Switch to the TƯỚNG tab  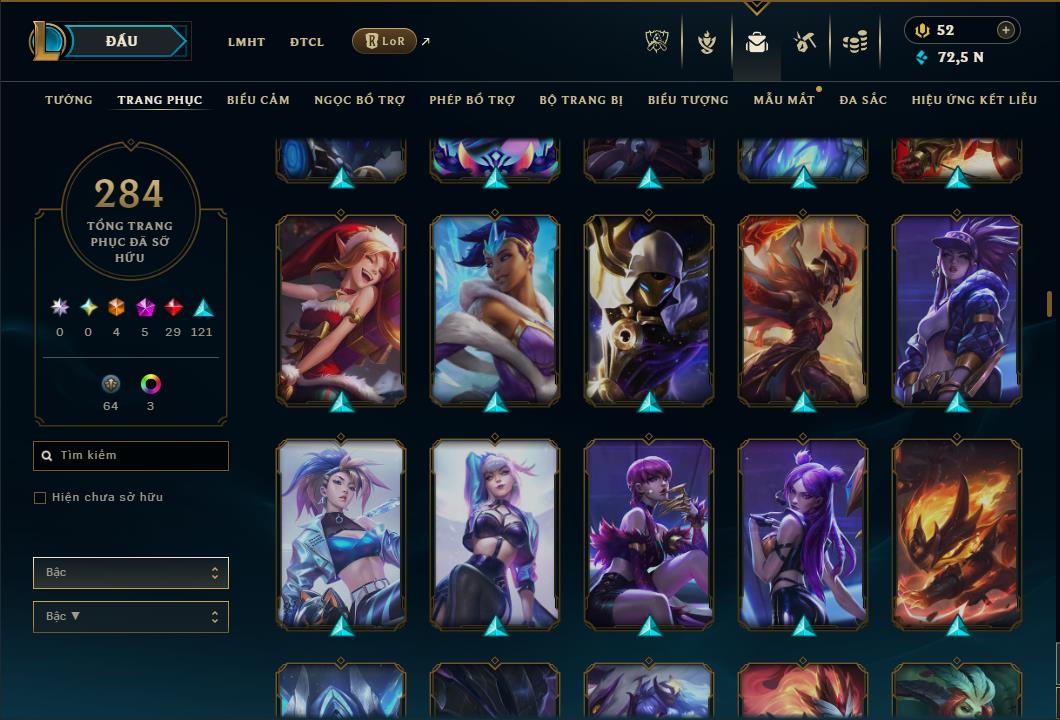coord(69,100)
